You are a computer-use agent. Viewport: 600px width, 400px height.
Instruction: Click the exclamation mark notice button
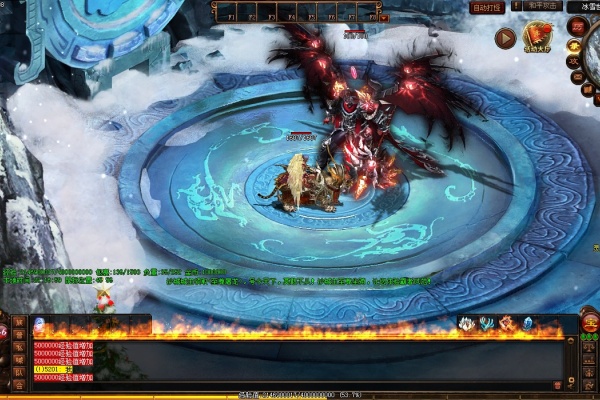[x=514, y=6]
